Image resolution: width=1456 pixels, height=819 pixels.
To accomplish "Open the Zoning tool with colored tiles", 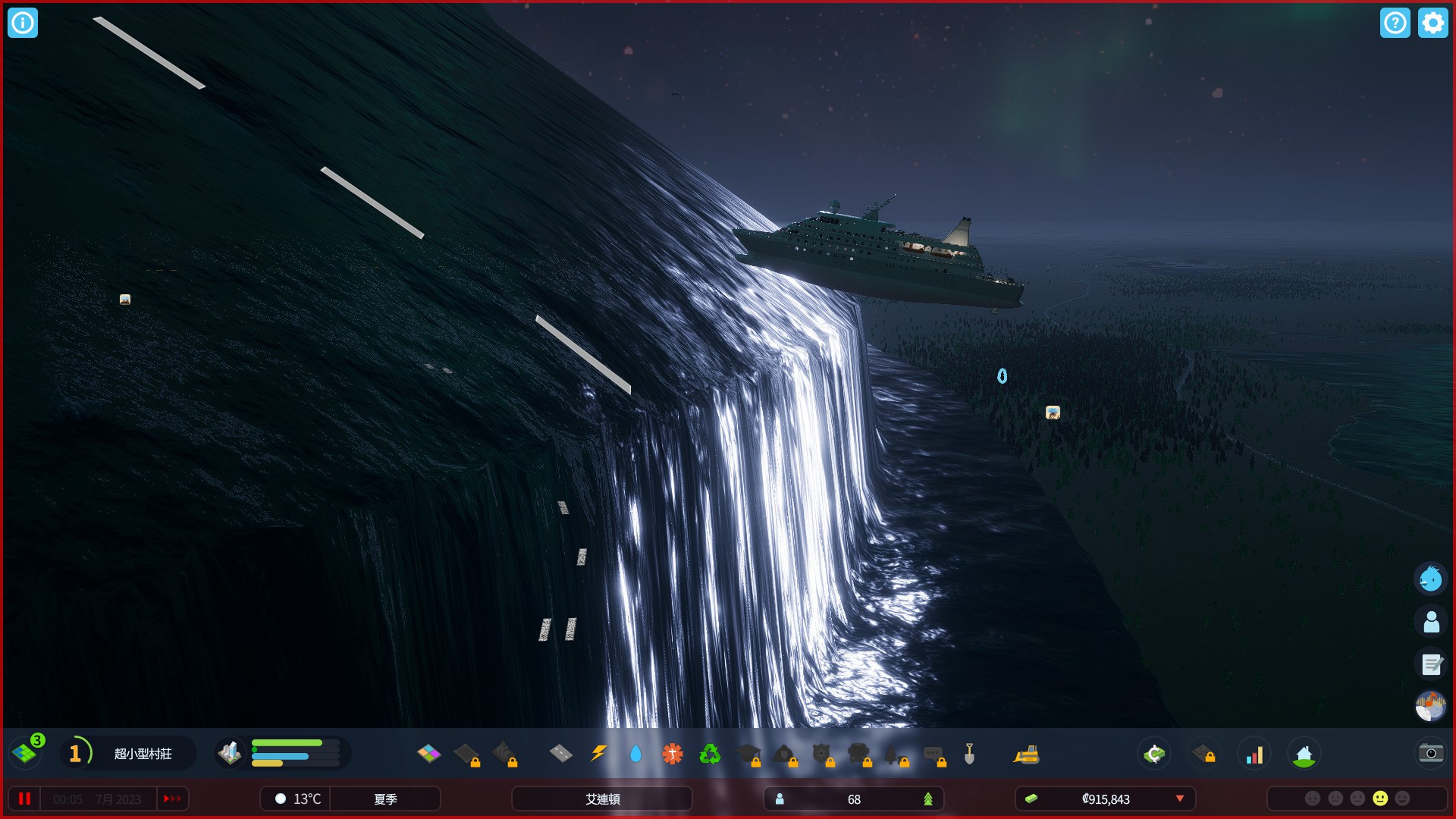I will coord(430,755).
